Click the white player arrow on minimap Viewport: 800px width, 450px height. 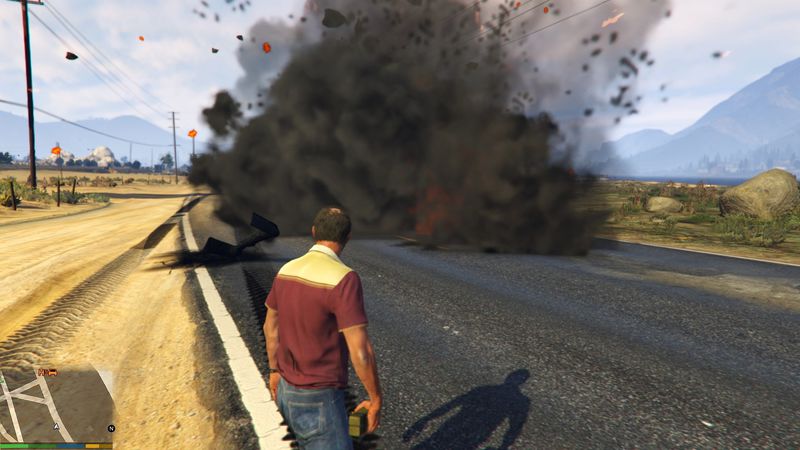point(57,426)
